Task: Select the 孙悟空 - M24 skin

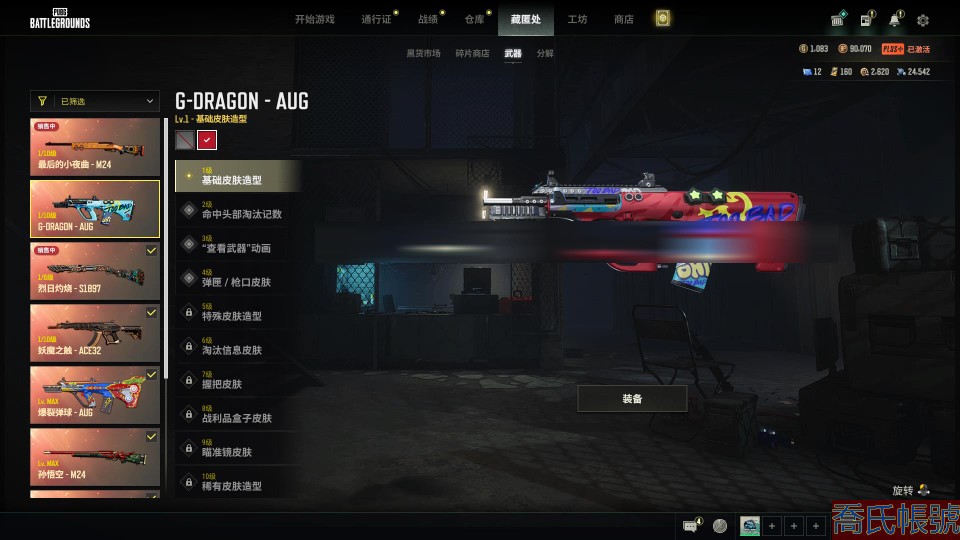Action: (x=95, y=456)
